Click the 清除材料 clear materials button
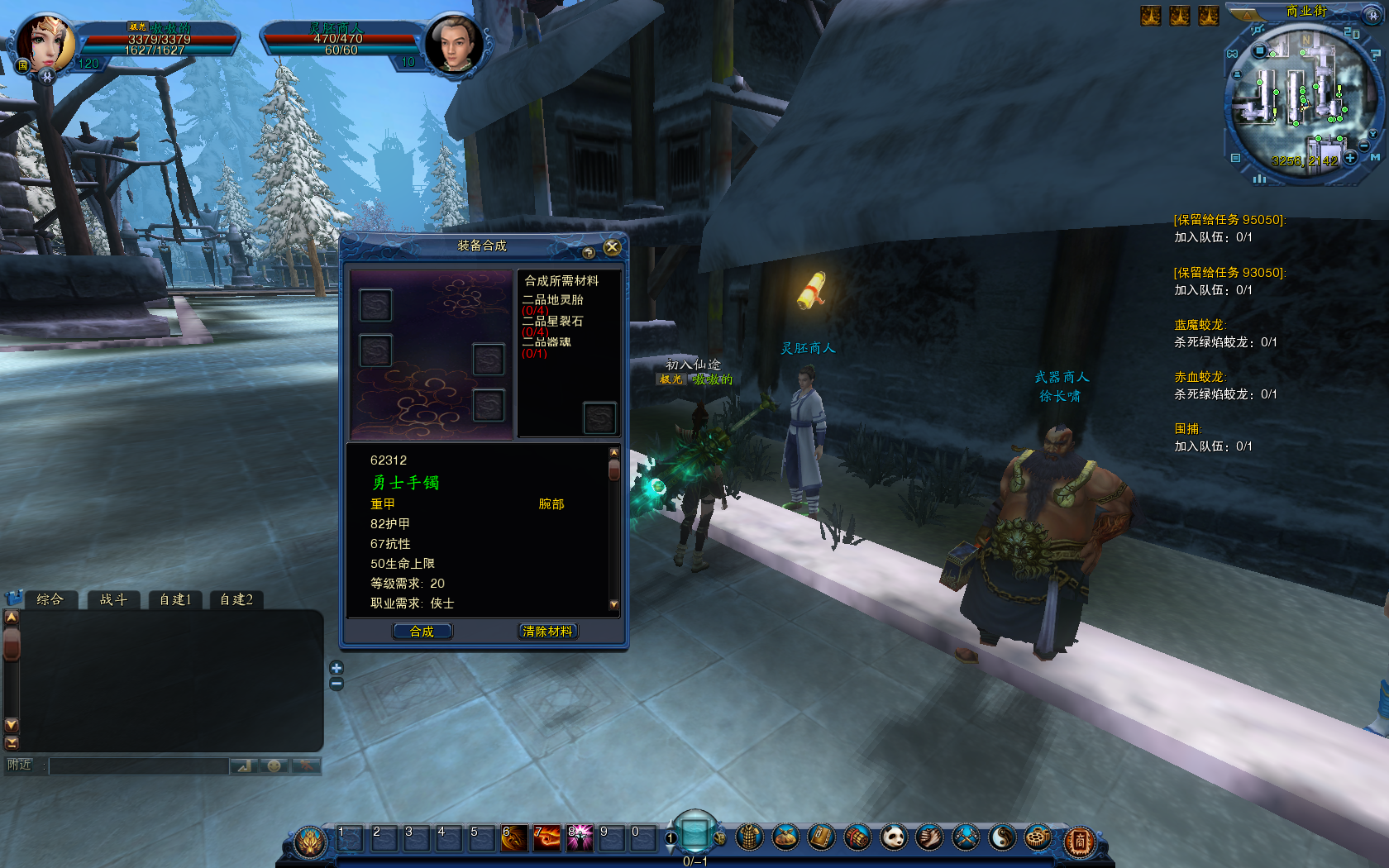Image resolution: width=1389 pixels, height=868 pixels. coord(547,632)
